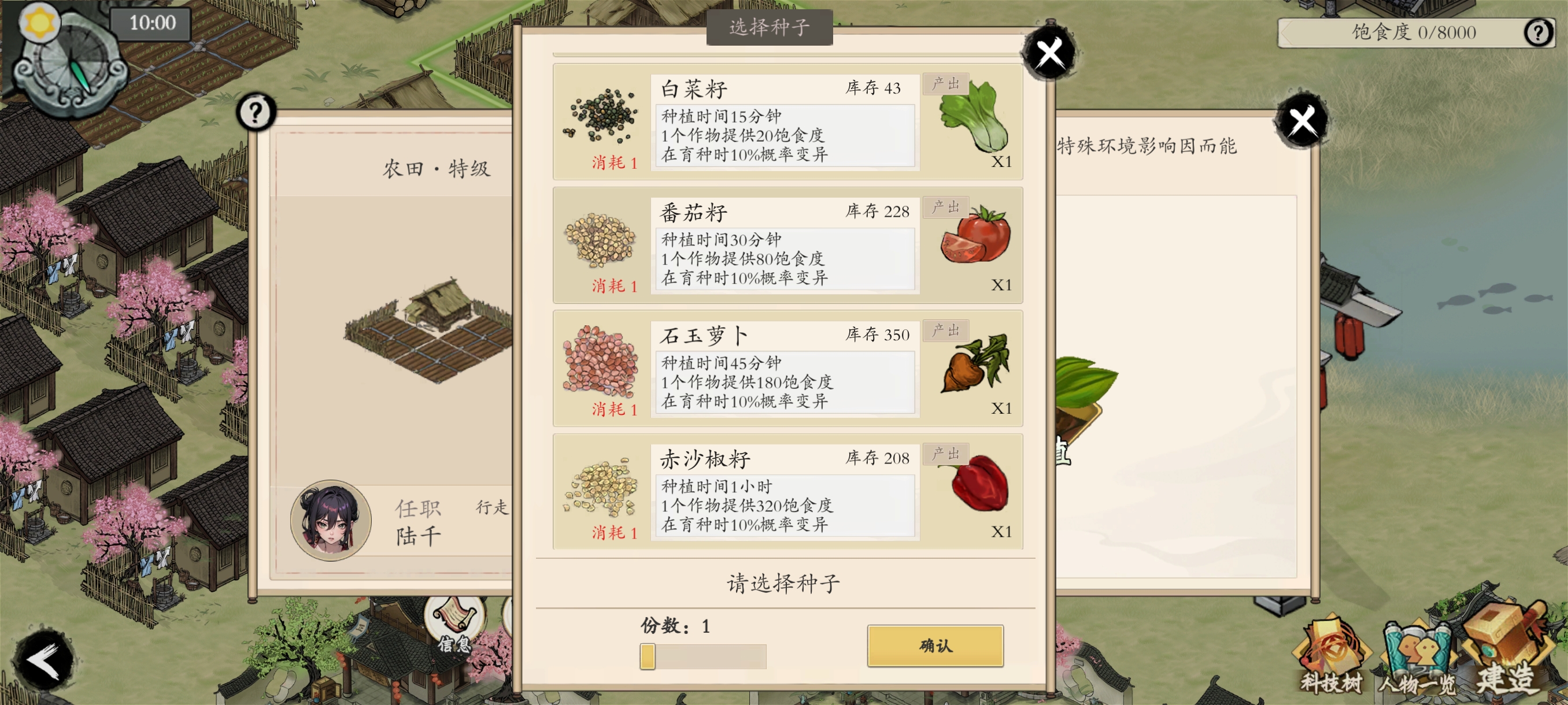Click the back arrow in bottom left
The image size is (1568, 705).
point(42,659)
